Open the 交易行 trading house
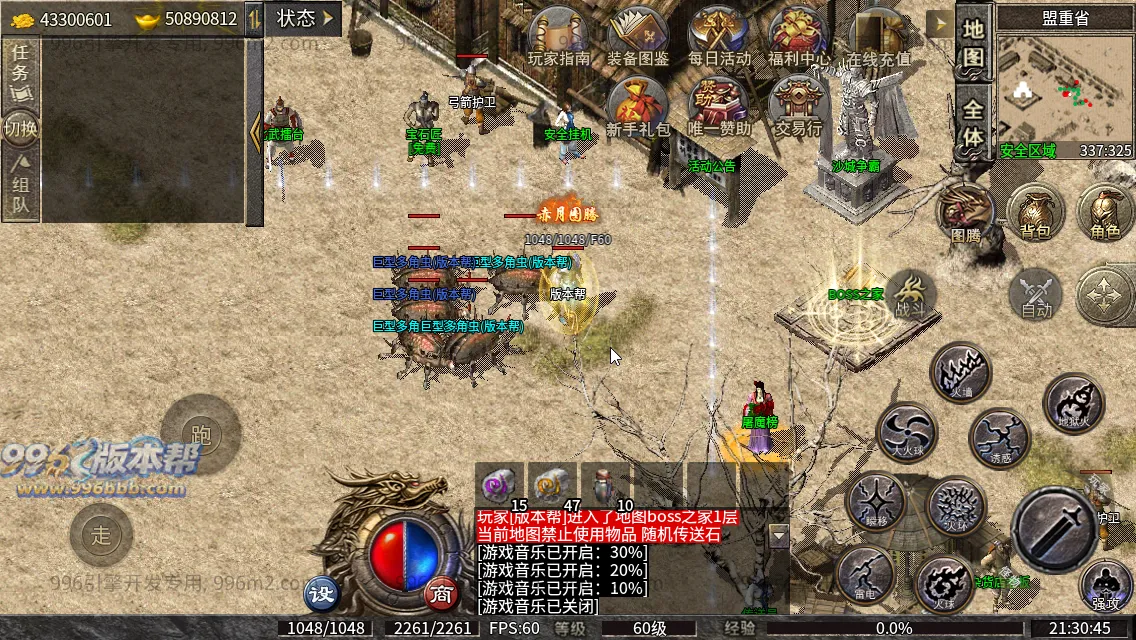 (798, 106)
